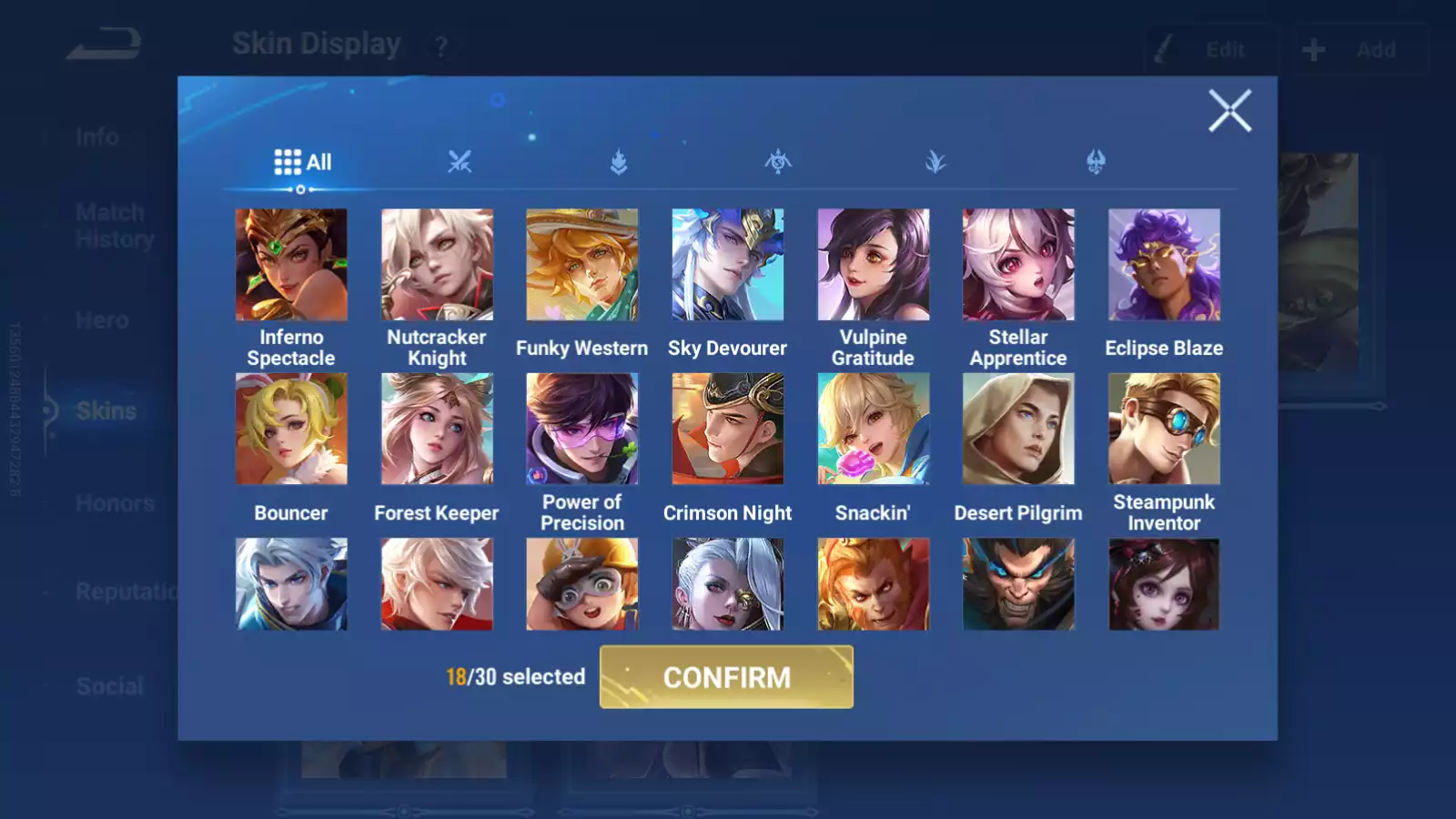
Task: Filter skins by the crossed swords role tab
Action: click(x=460, y=162)
